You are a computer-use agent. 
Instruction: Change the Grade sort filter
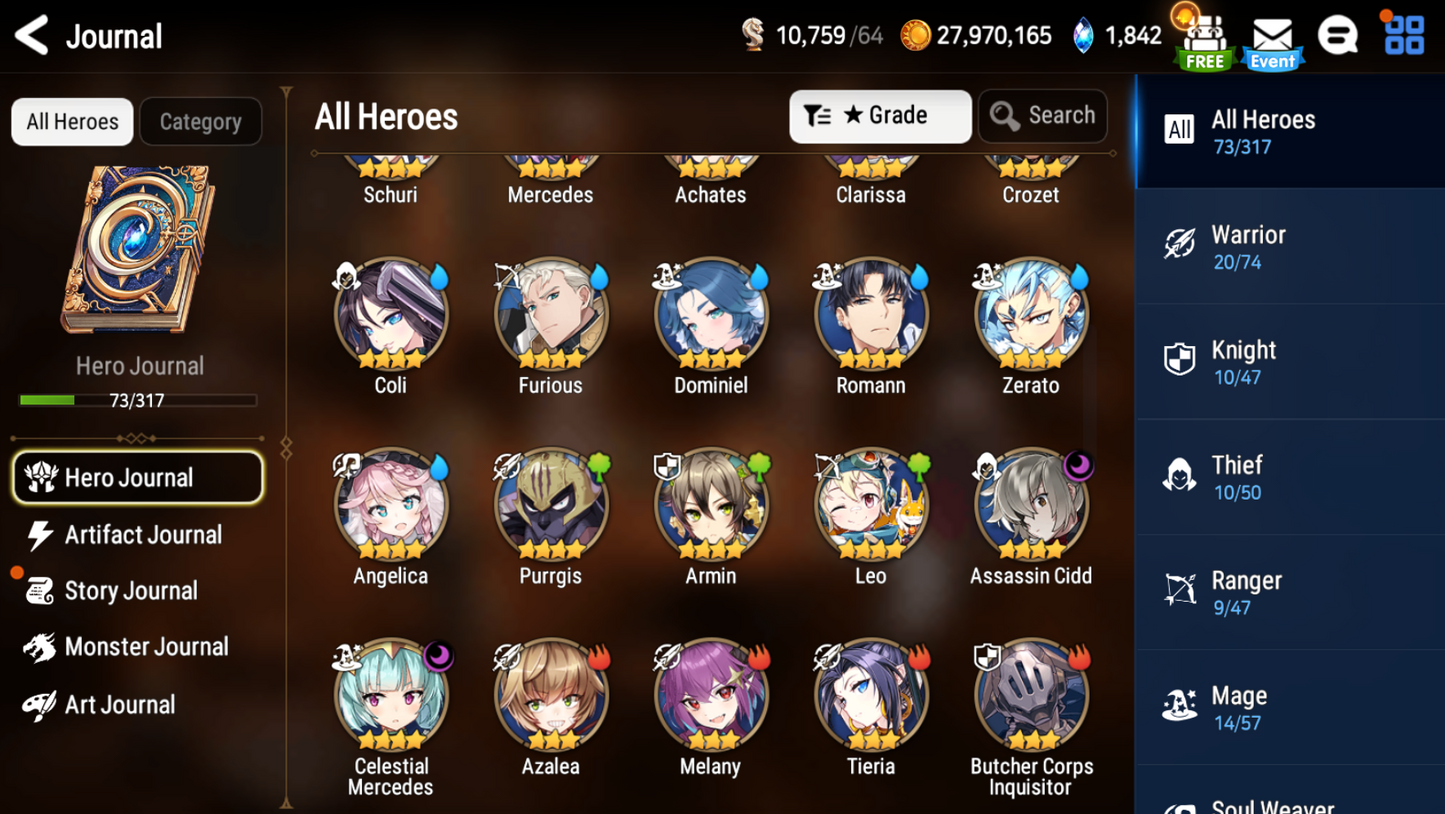tap(879, 116)
